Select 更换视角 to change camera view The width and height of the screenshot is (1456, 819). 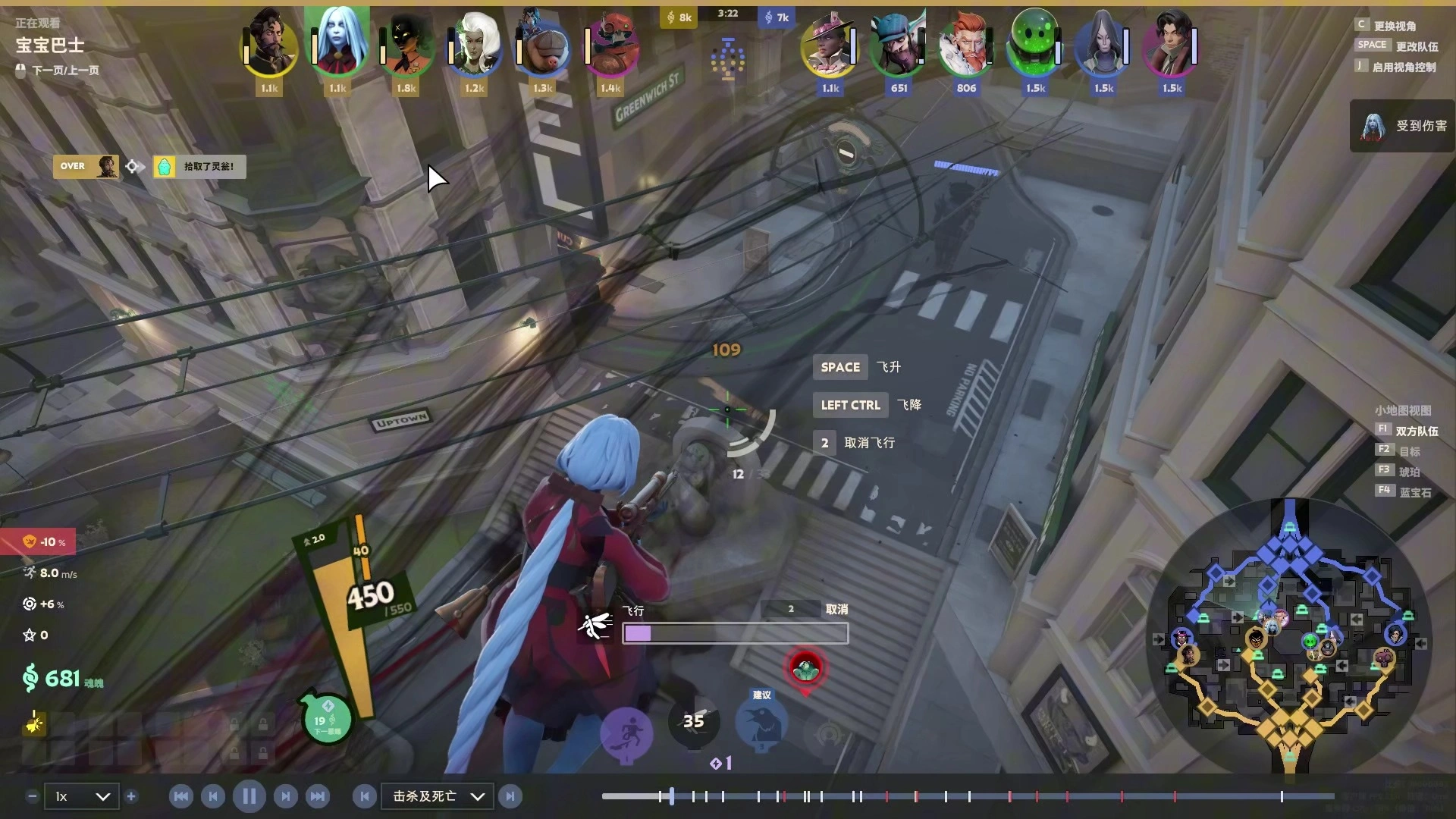coord(1395,24)
